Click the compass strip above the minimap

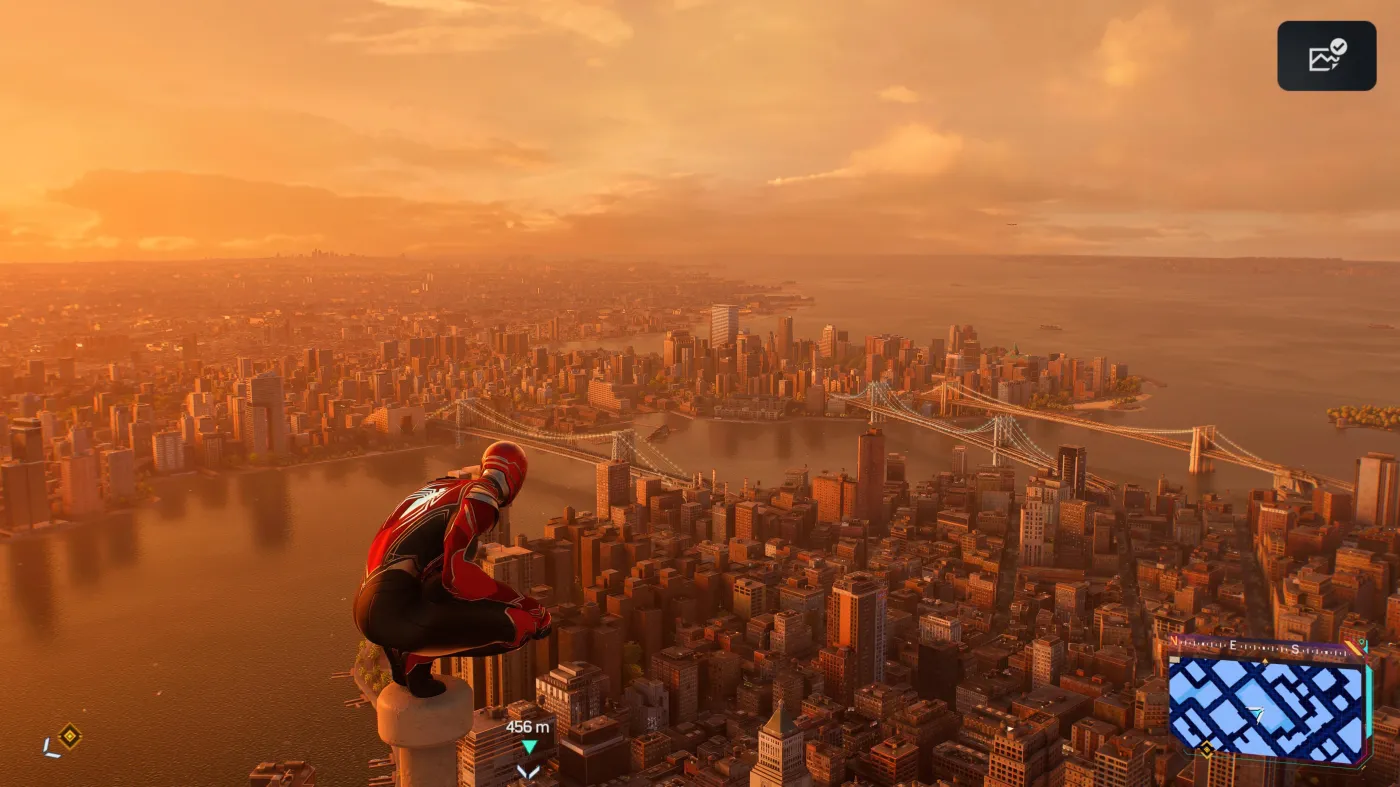1266,646
